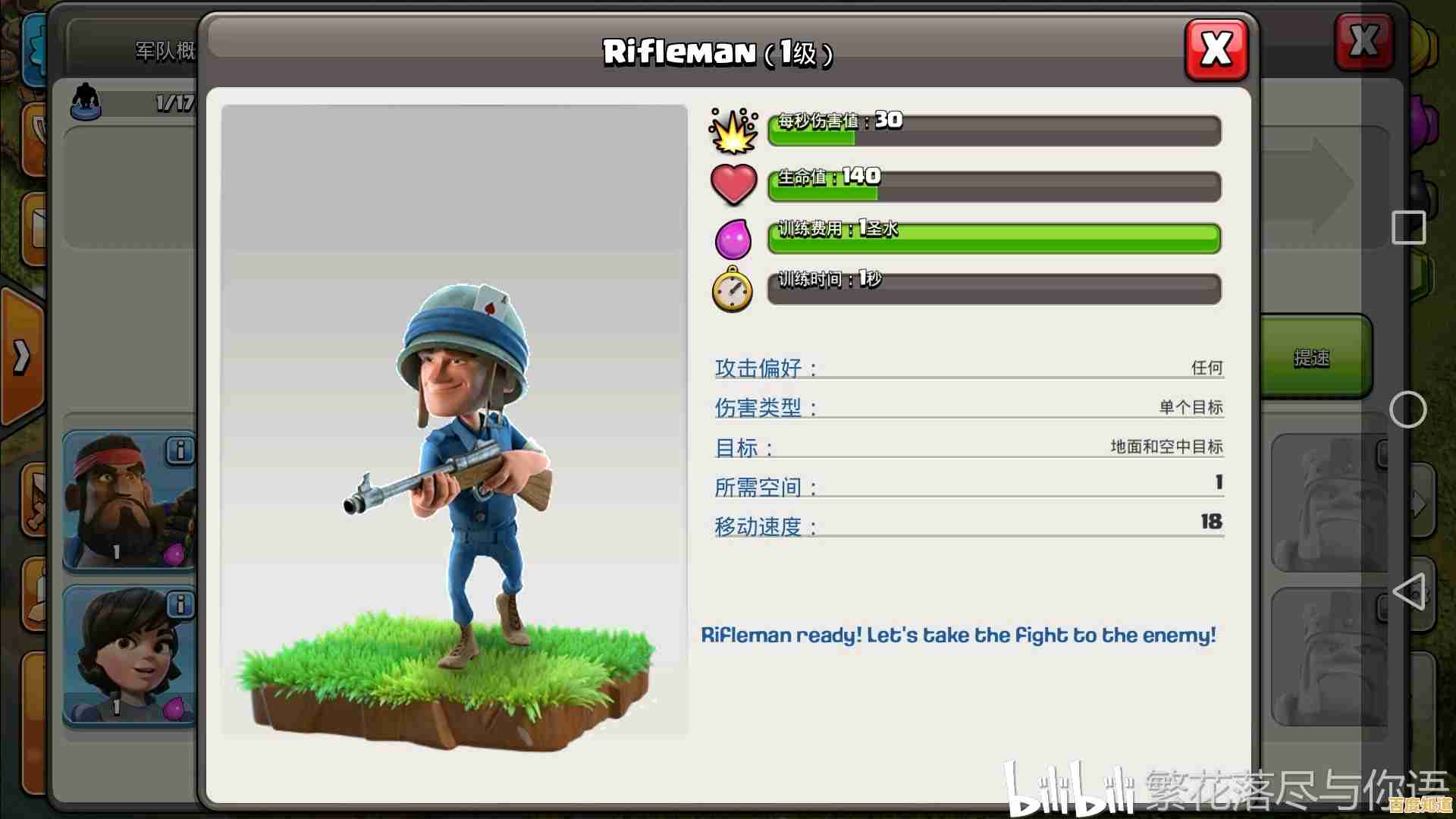Open info for the dark-haired girl troop
Image resolution: width=1456 pixels, height=819 pixels.
[180, 605]
